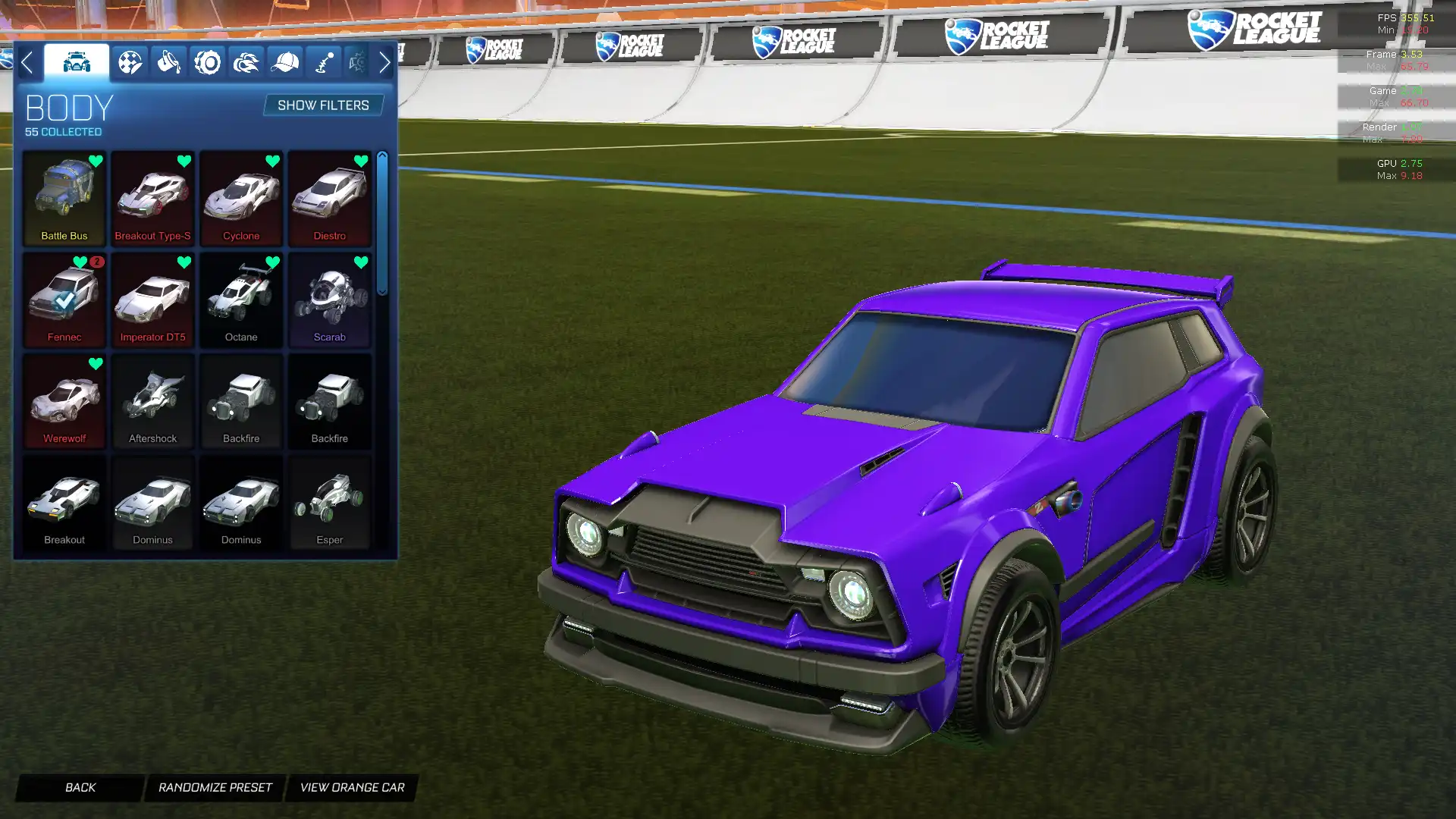Click Randomize Preset
Screen dimensions: 1456x819
(215, 787)
